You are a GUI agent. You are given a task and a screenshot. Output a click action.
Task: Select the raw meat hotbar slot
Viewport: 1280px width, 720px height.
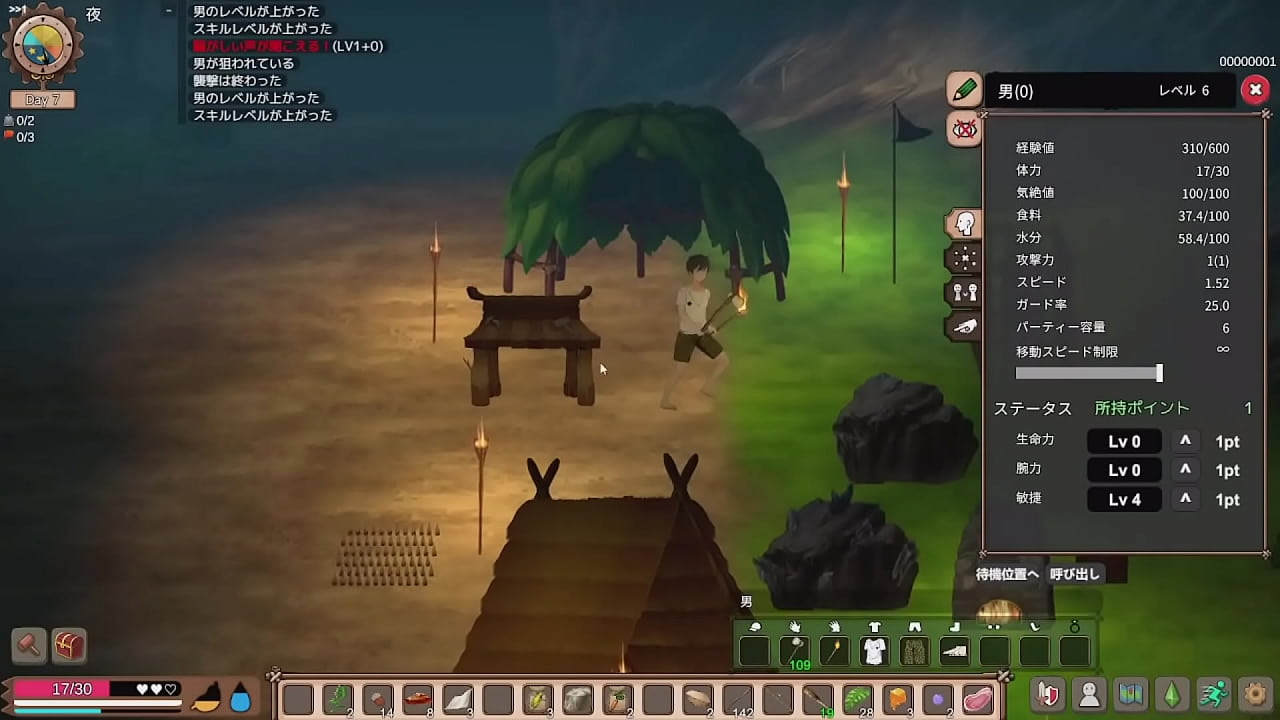(978, 697)
